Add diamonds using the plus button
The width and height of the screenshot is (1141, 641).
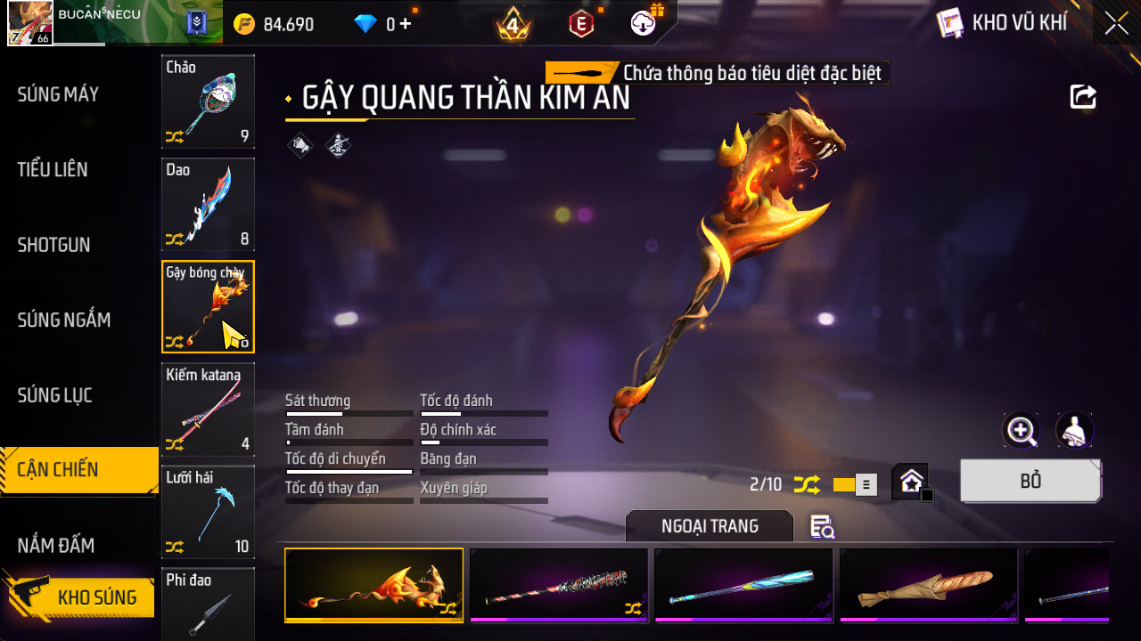(x=405, y=24)
